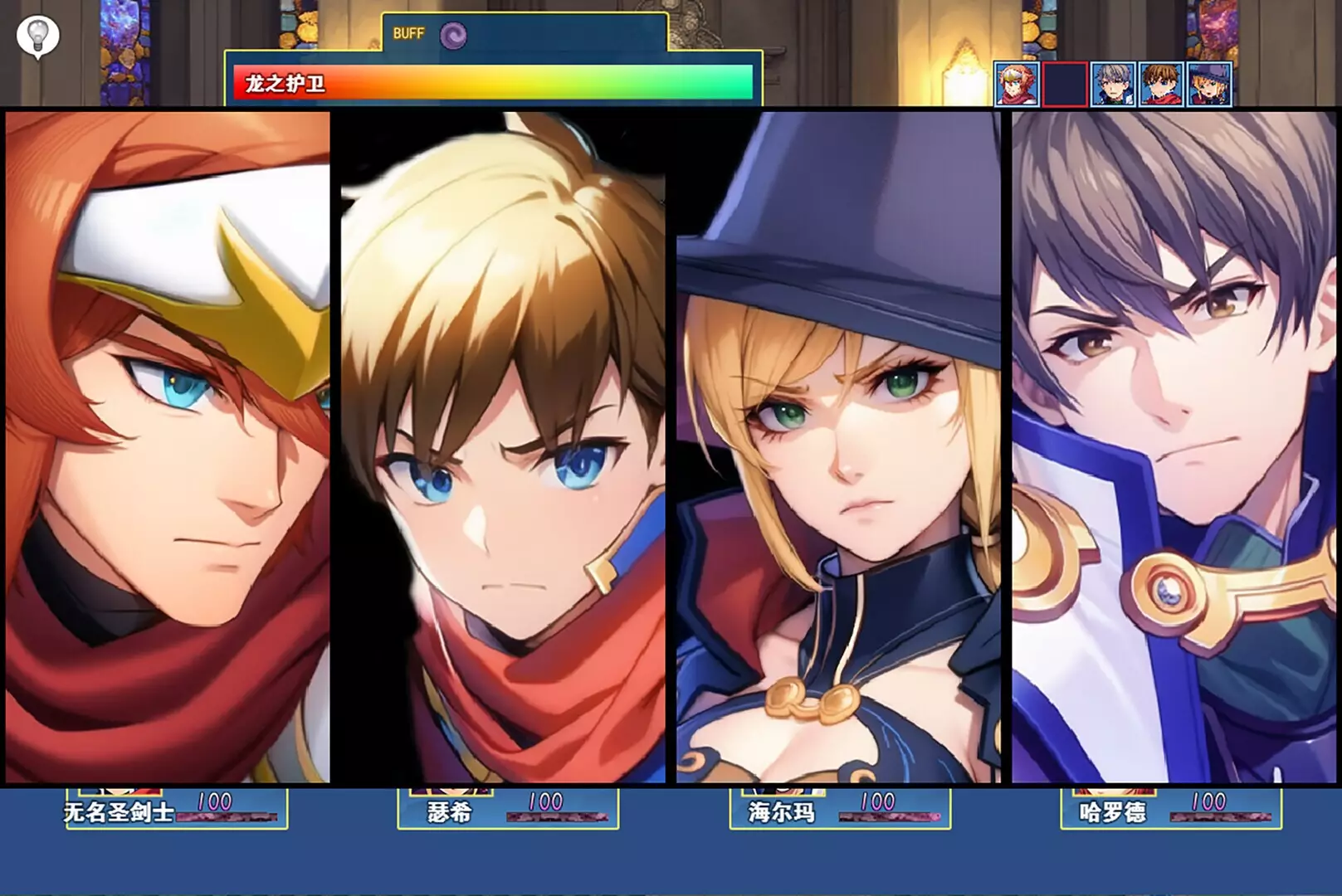Choose the 哈罗德 party status panel
Viewport: 1342px width, 896px height.
[1171, 808]
